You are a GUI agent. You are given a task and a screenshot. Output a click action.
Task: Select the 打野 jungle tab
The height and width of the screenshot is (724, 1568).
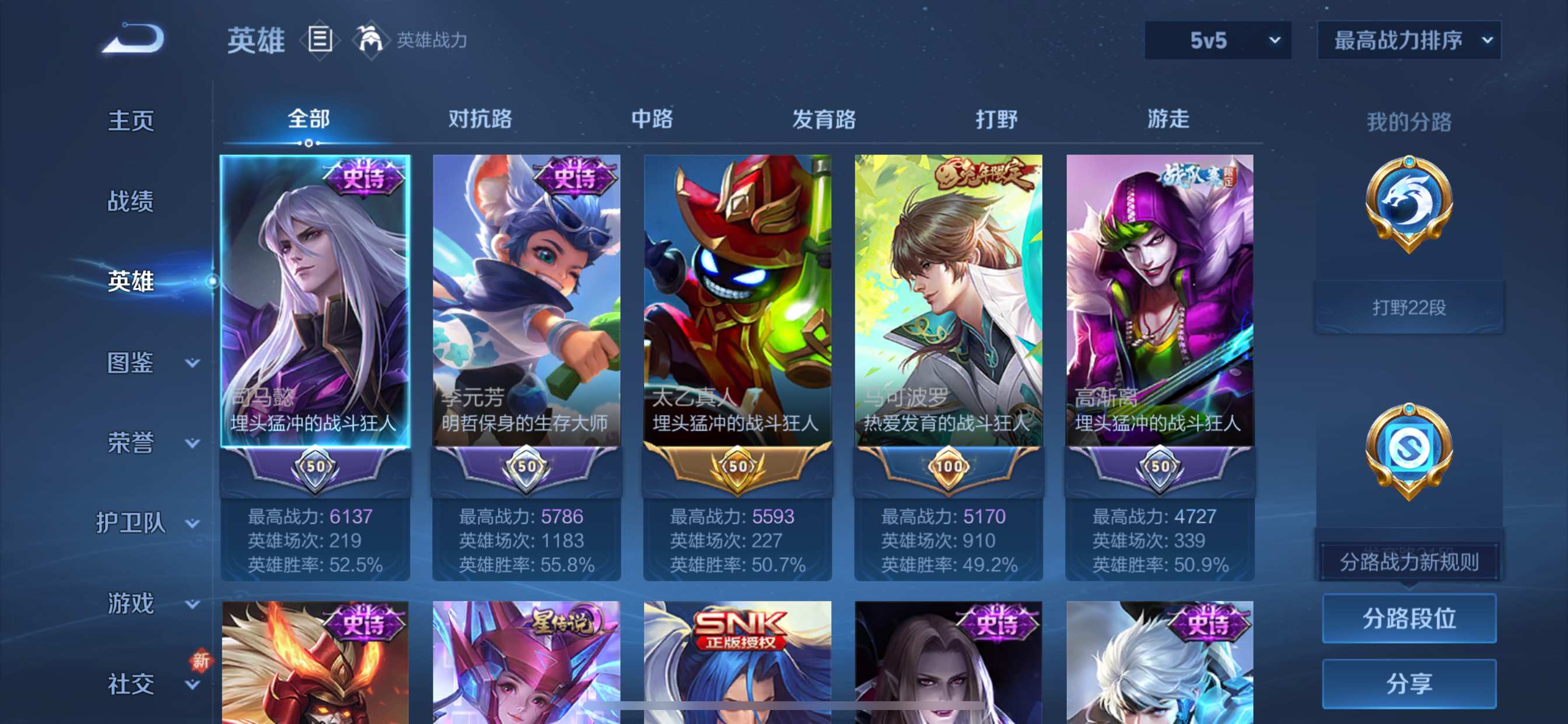click(x=996, y=119)
